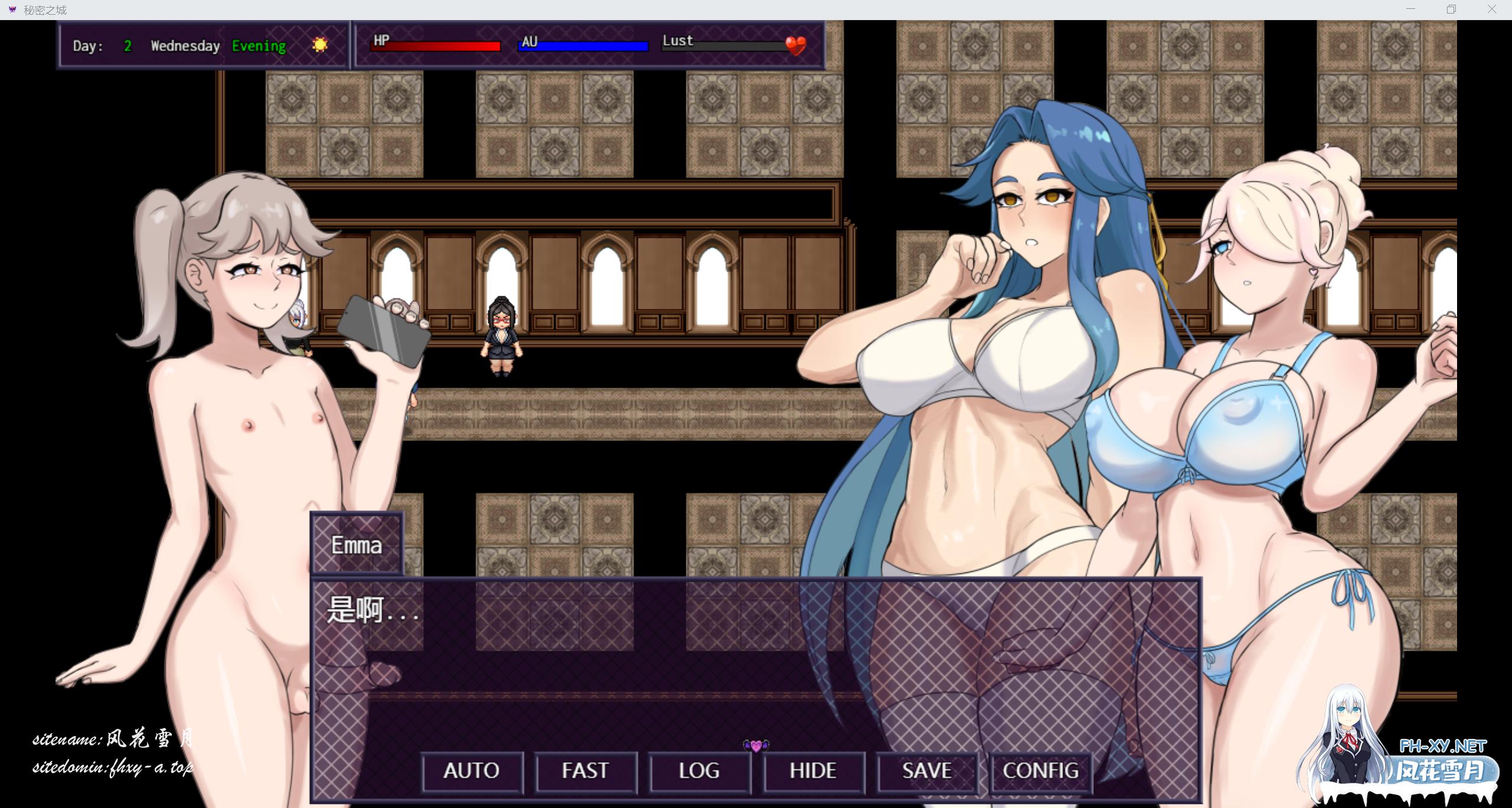This screenshot has height=808, width=1512.
Task: Open the CONFIG settings
Action: tap(1041, 771)
